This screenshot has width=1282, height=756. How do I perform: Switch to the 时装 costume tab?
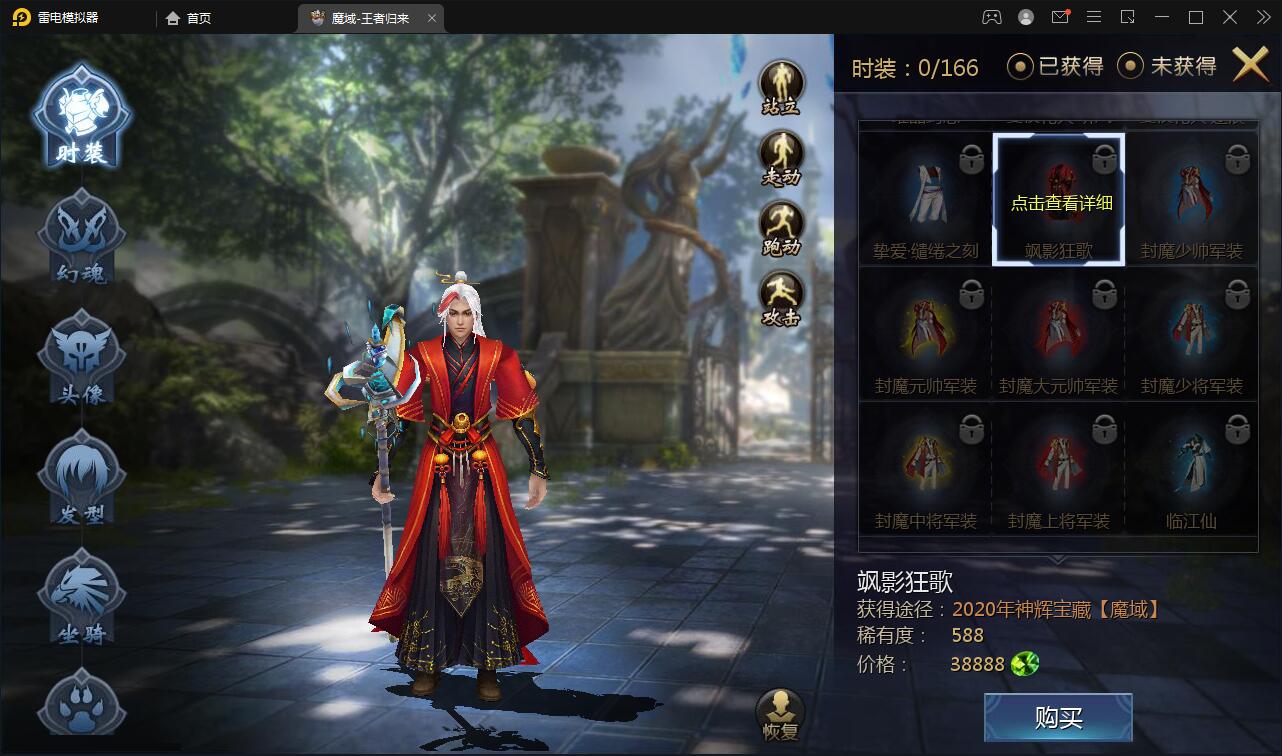click(x=81, y=117)
